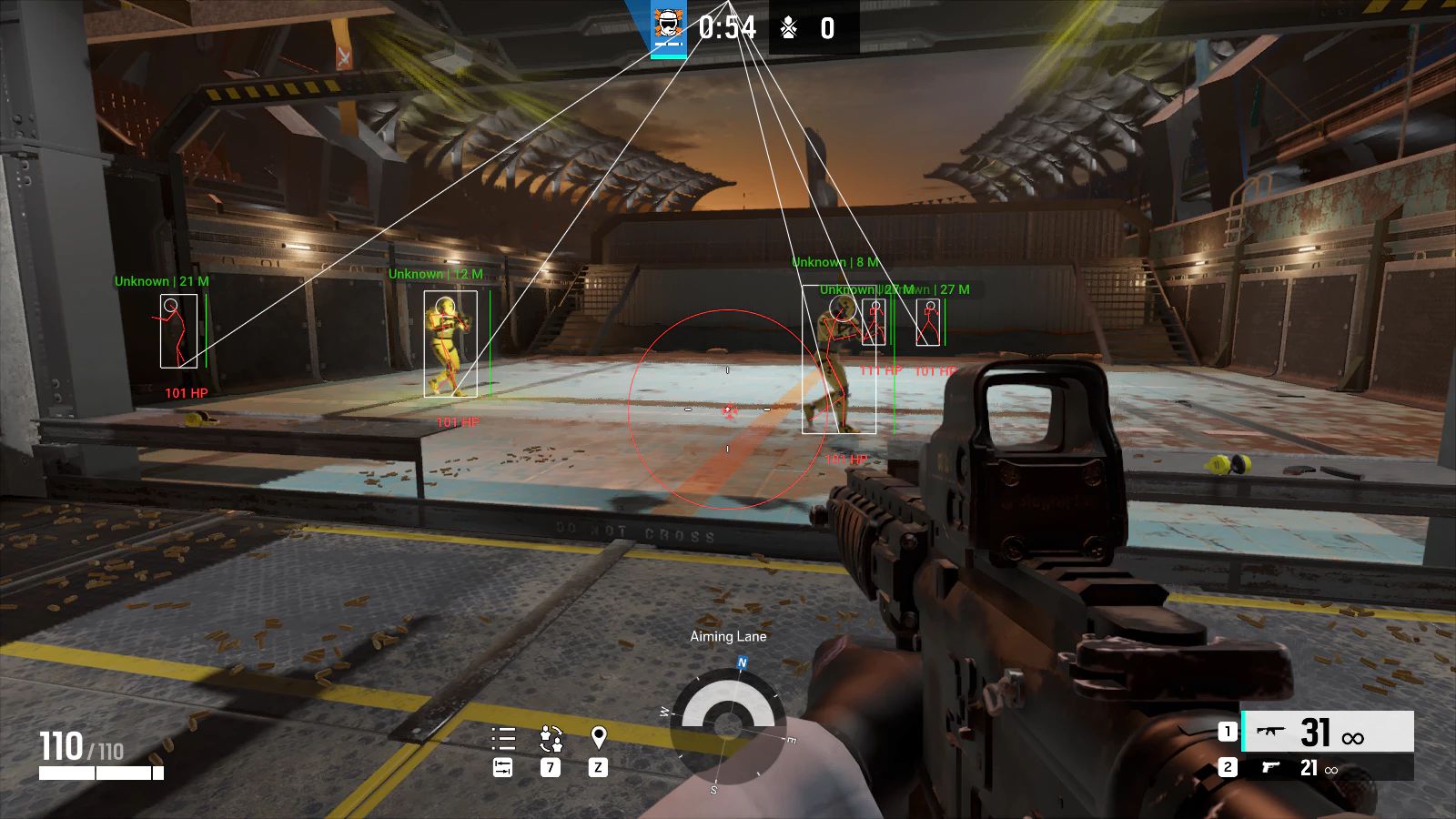Viewport: 1456px width, 819px height.
Task: Select the primary rifle weapon slot
Action: (1327, 732)
